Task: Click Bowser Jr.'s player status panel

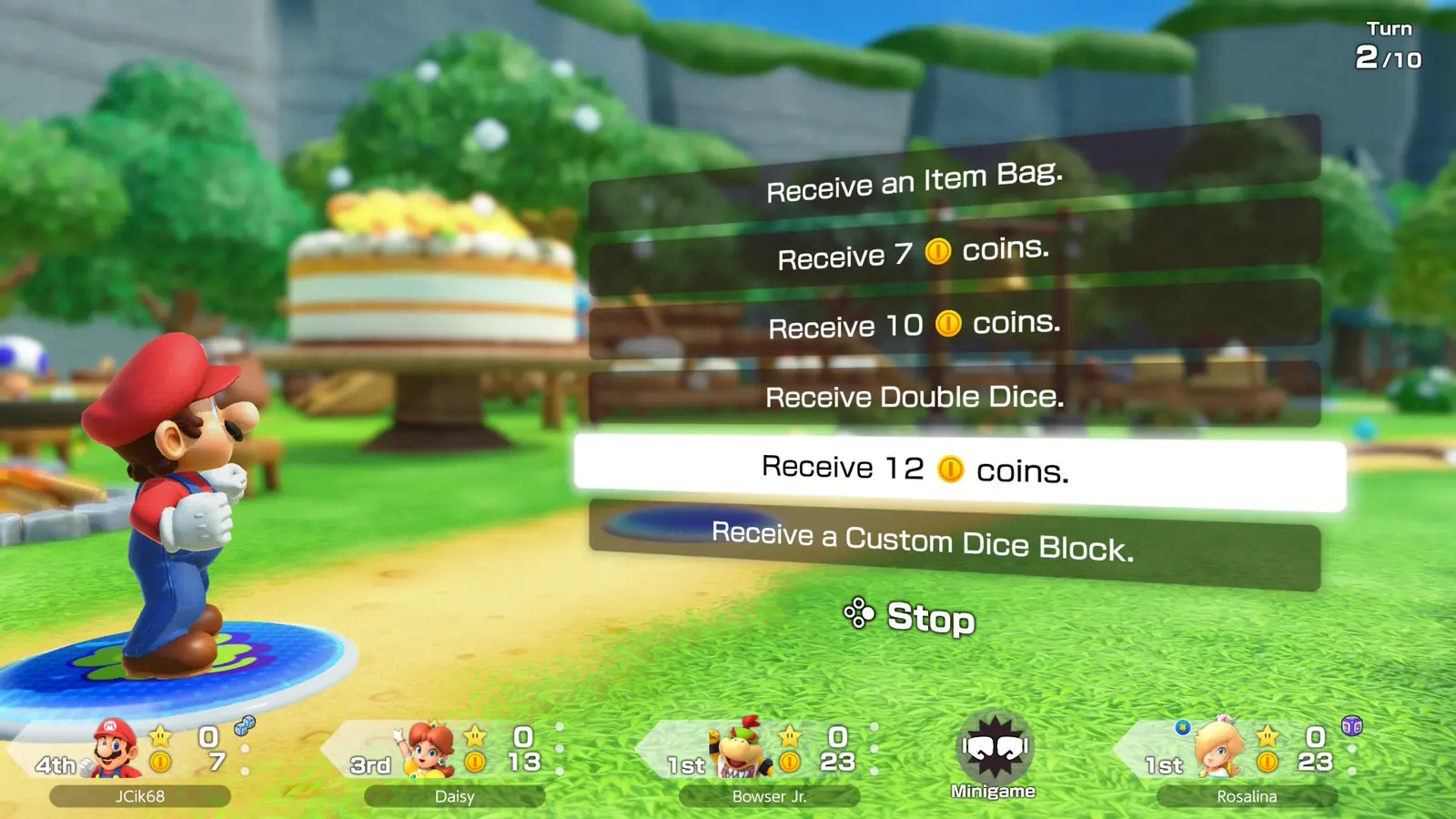Action: click(x=769, y=758)
